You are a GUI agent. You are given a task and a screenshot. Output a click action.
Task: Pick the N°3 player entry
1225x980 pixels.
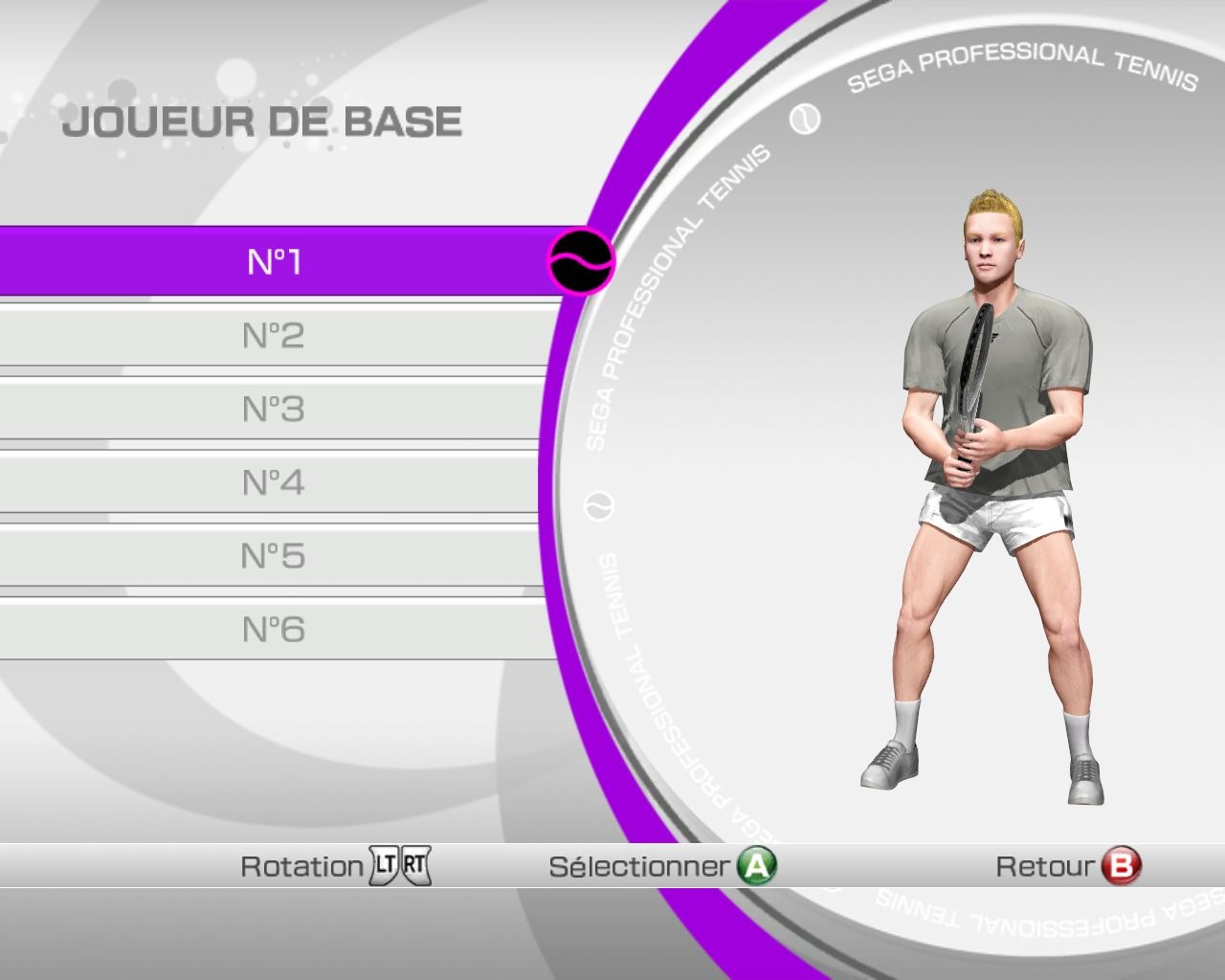click(x=274, y=409)
